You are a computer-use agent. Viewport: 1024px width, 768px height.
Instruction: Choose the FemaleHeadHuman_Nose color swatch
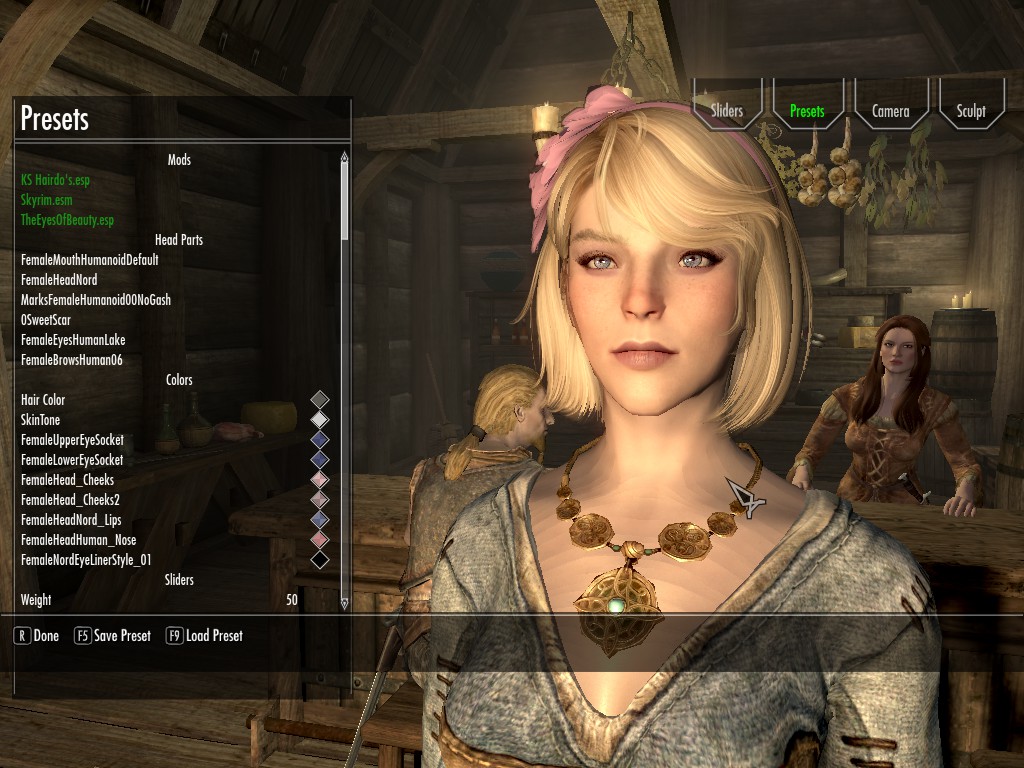pyautogui.click(x=319, y=540)
